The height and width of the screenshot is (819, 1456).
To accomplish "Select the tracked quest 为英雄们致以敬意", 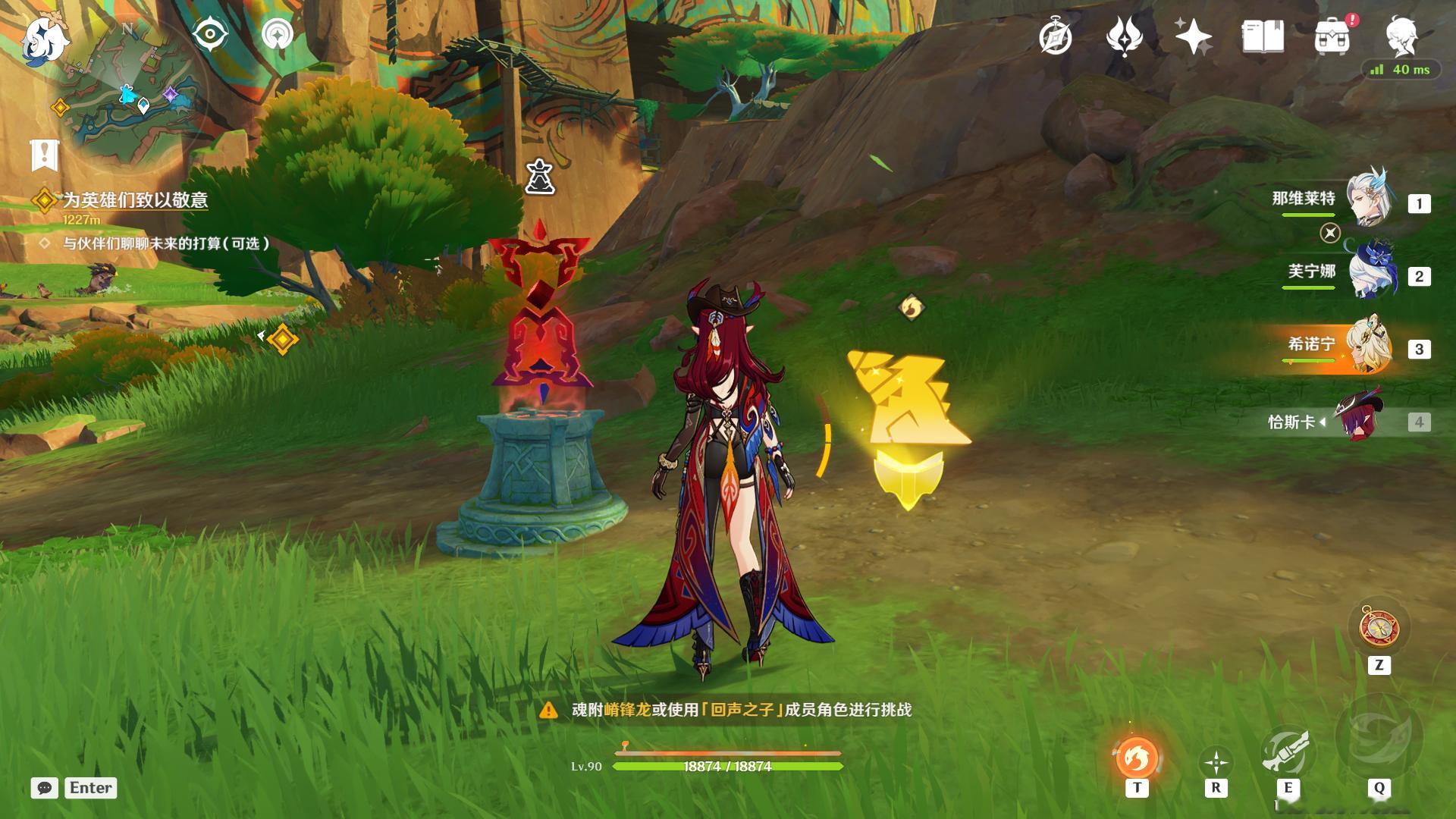I will 134,200.
